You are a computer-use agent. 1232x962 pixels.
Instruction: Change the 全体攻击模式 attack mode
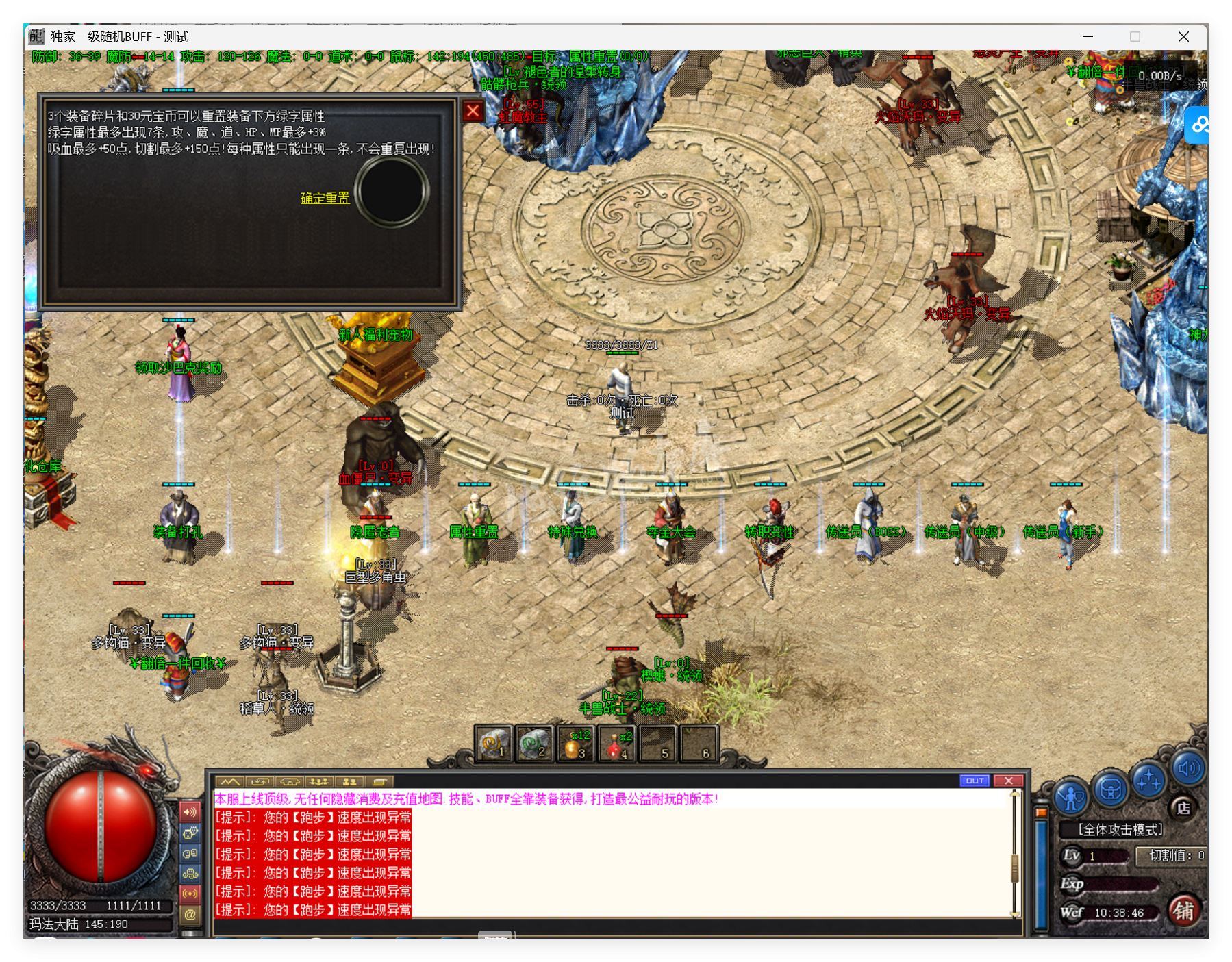coord(1120,830)
